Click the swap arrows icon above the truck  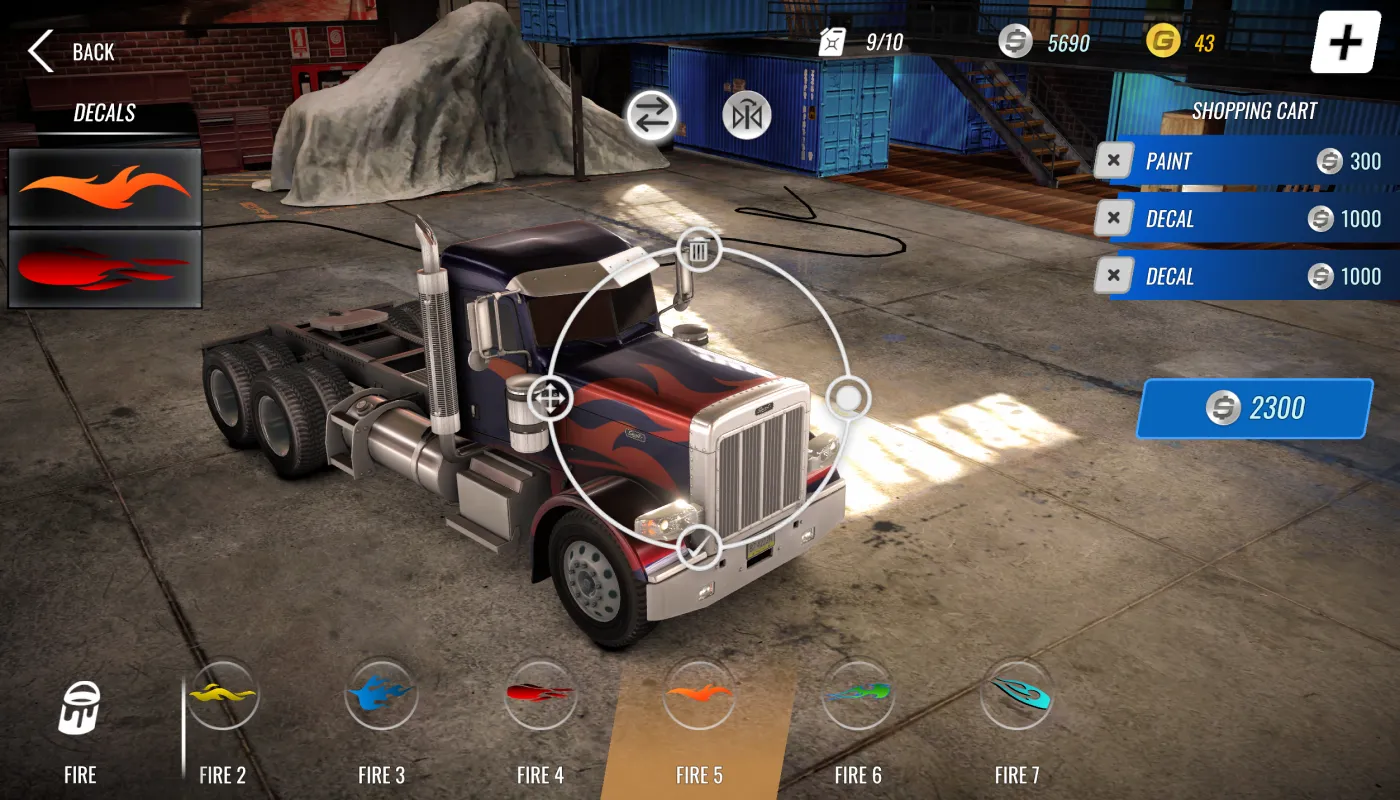tap(651, 114)
